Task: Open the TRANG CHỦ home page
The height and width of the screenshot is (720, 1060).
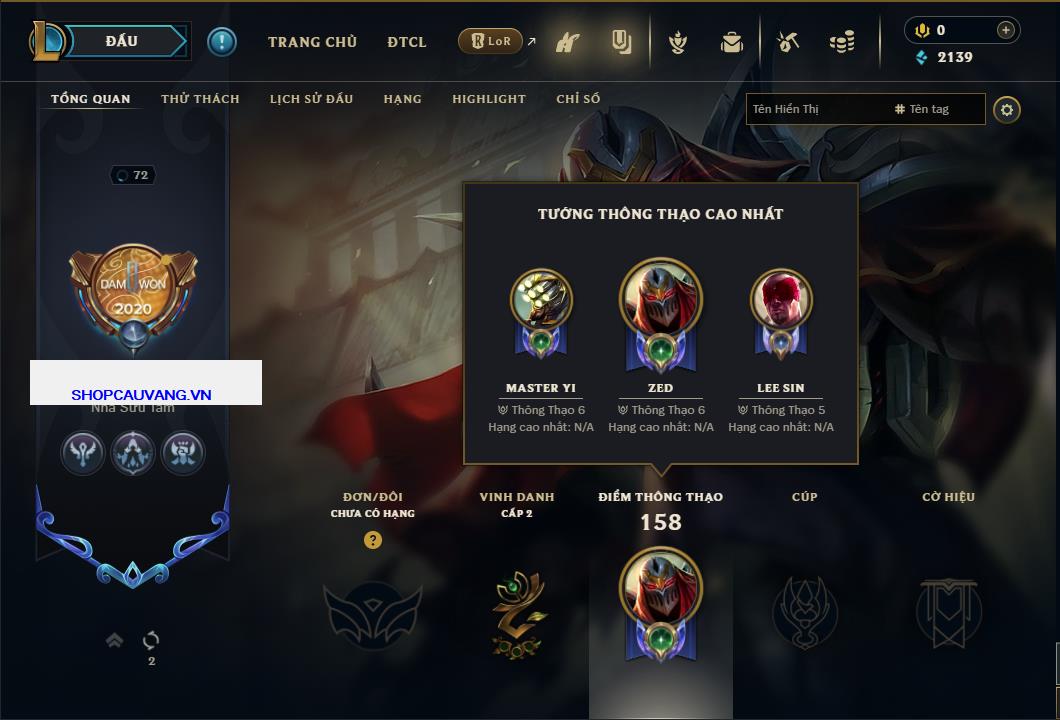Action: (x=312, y=42)
